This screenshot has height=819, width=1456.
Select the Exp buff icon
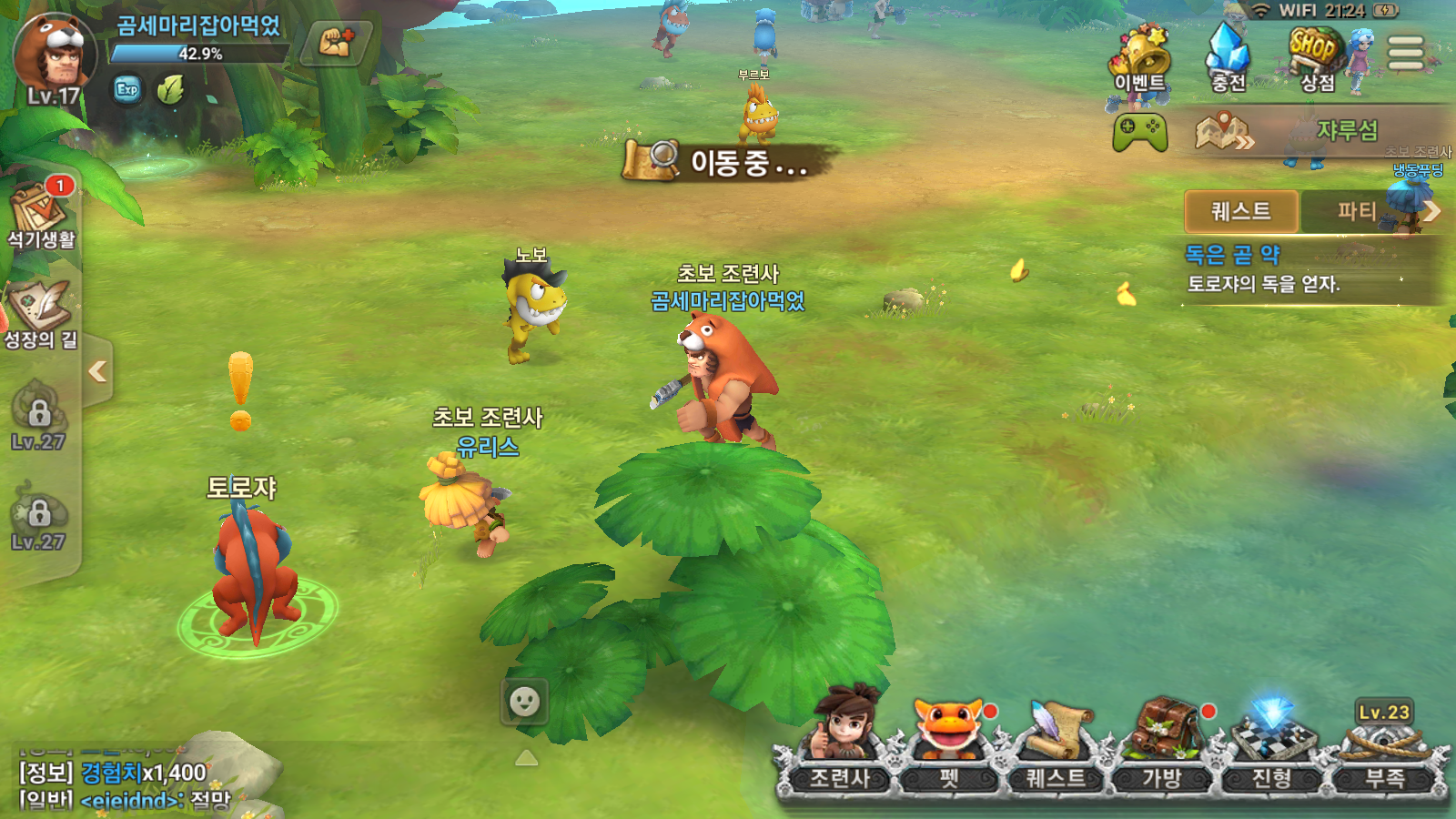point(127,89)
